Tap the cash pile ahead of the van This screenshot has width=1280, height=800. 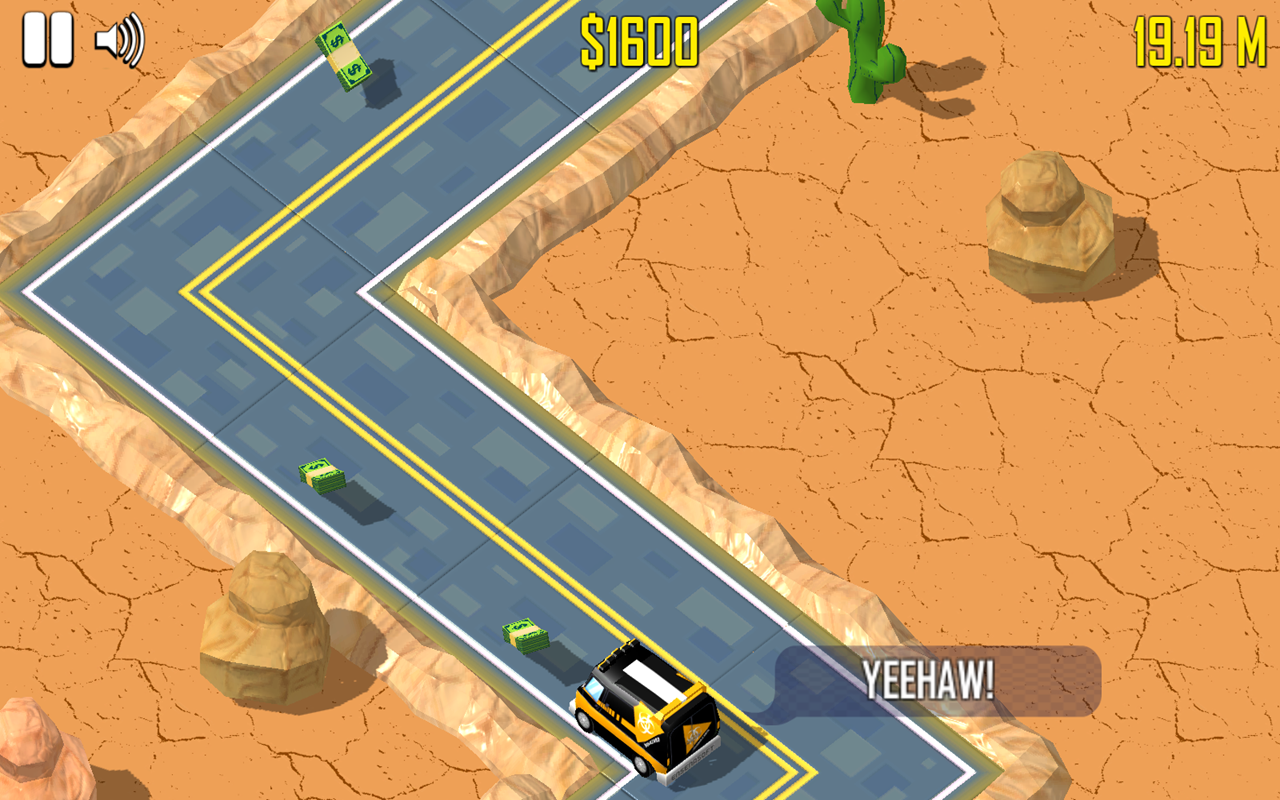527,632
